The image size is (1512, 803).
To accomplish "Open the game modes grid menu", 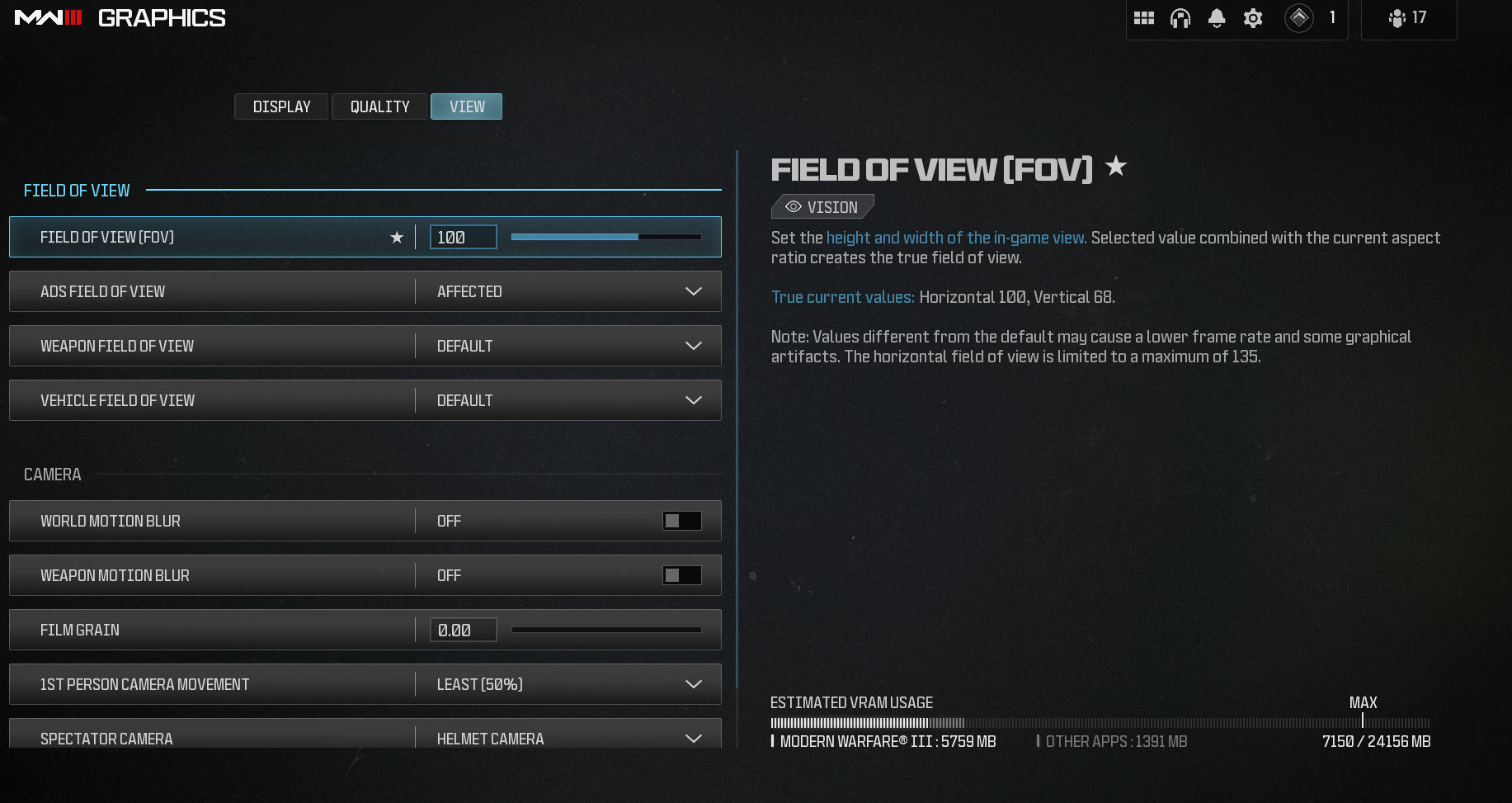I will click(1144, 17).
